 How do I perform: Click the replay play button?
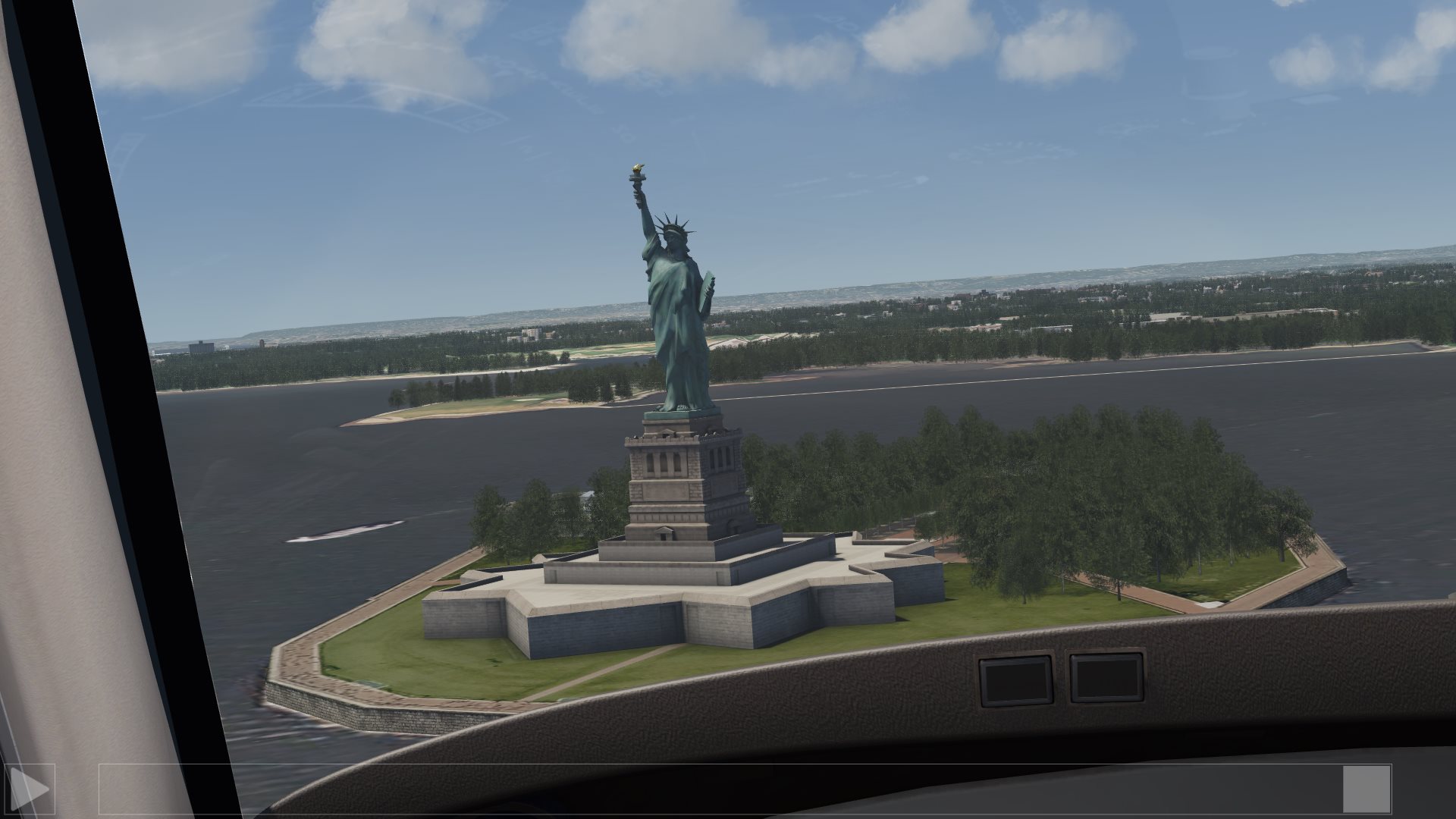tap(29, 789)
